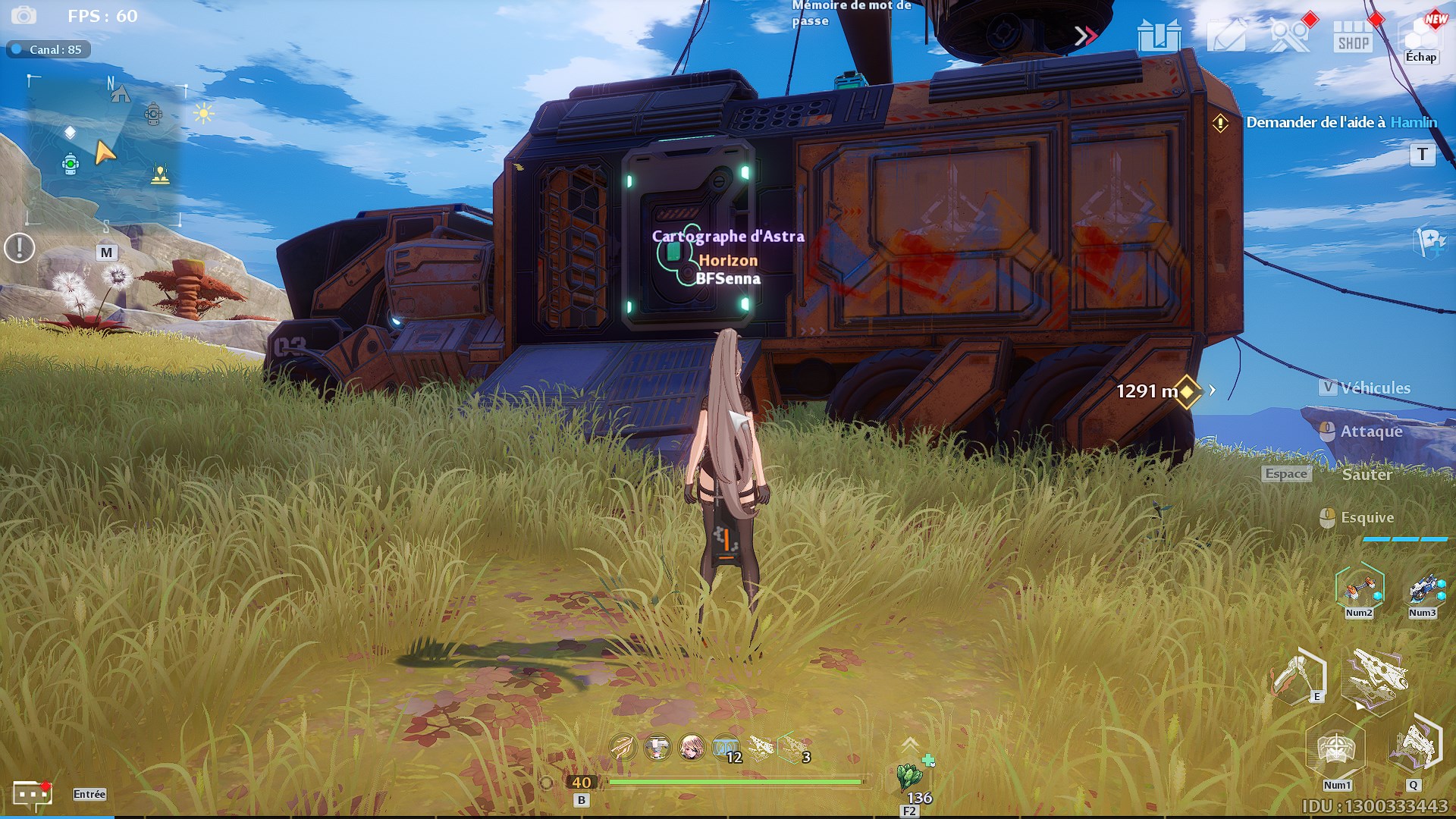The height and width of the screenshot is (819, 1456).
Task: Open the chat window
Action: [x=33, y=794]
